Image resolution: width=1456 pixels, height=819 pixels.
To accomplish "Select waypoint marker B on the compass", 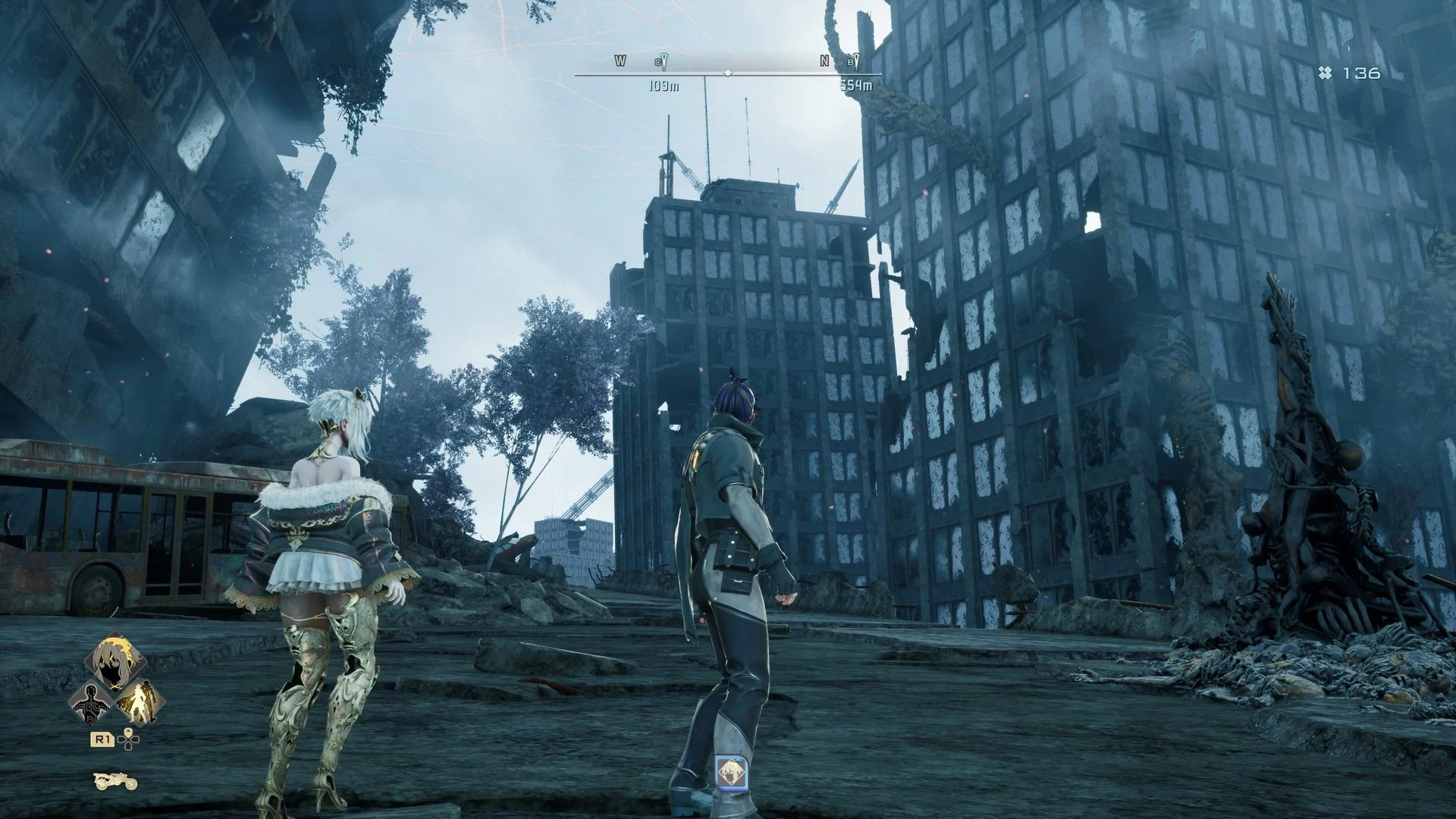I will 856,61.
